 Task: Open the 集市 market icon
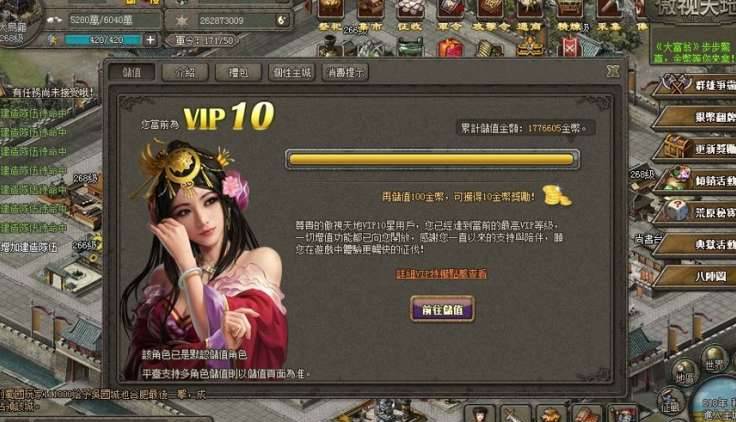371,12
